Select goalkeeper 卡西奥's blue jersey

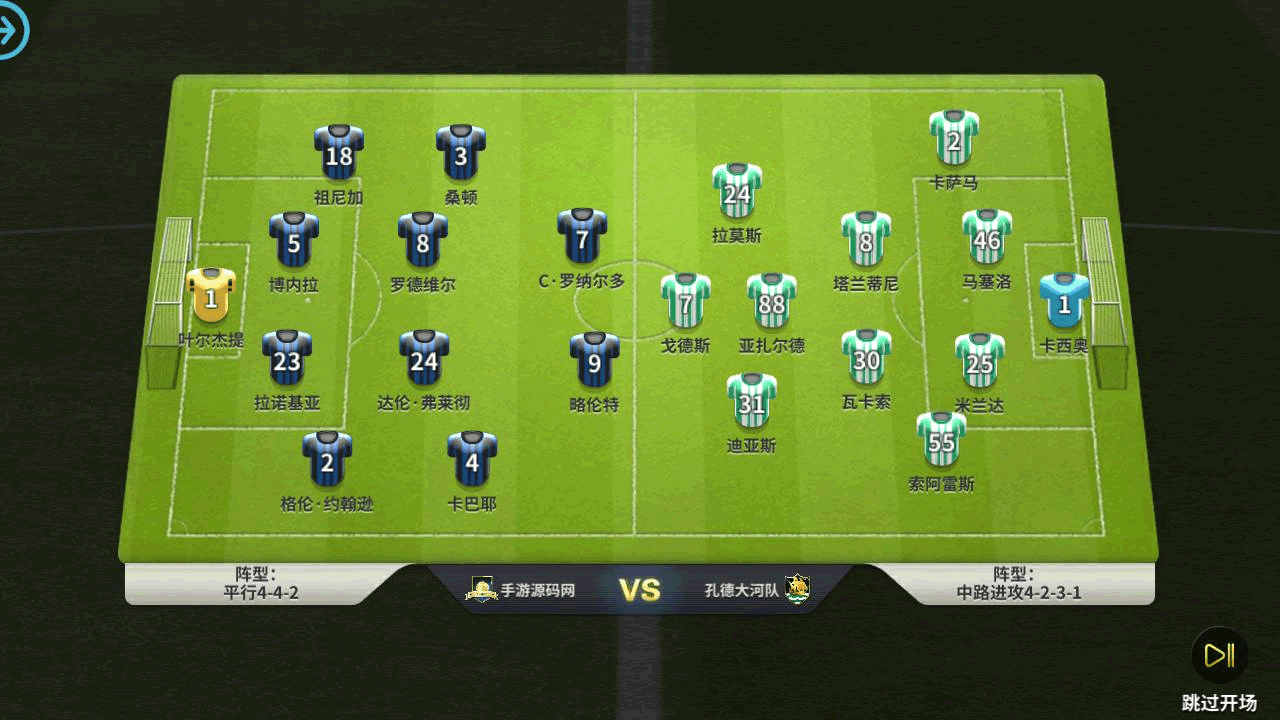click(x=1064, y=302)
